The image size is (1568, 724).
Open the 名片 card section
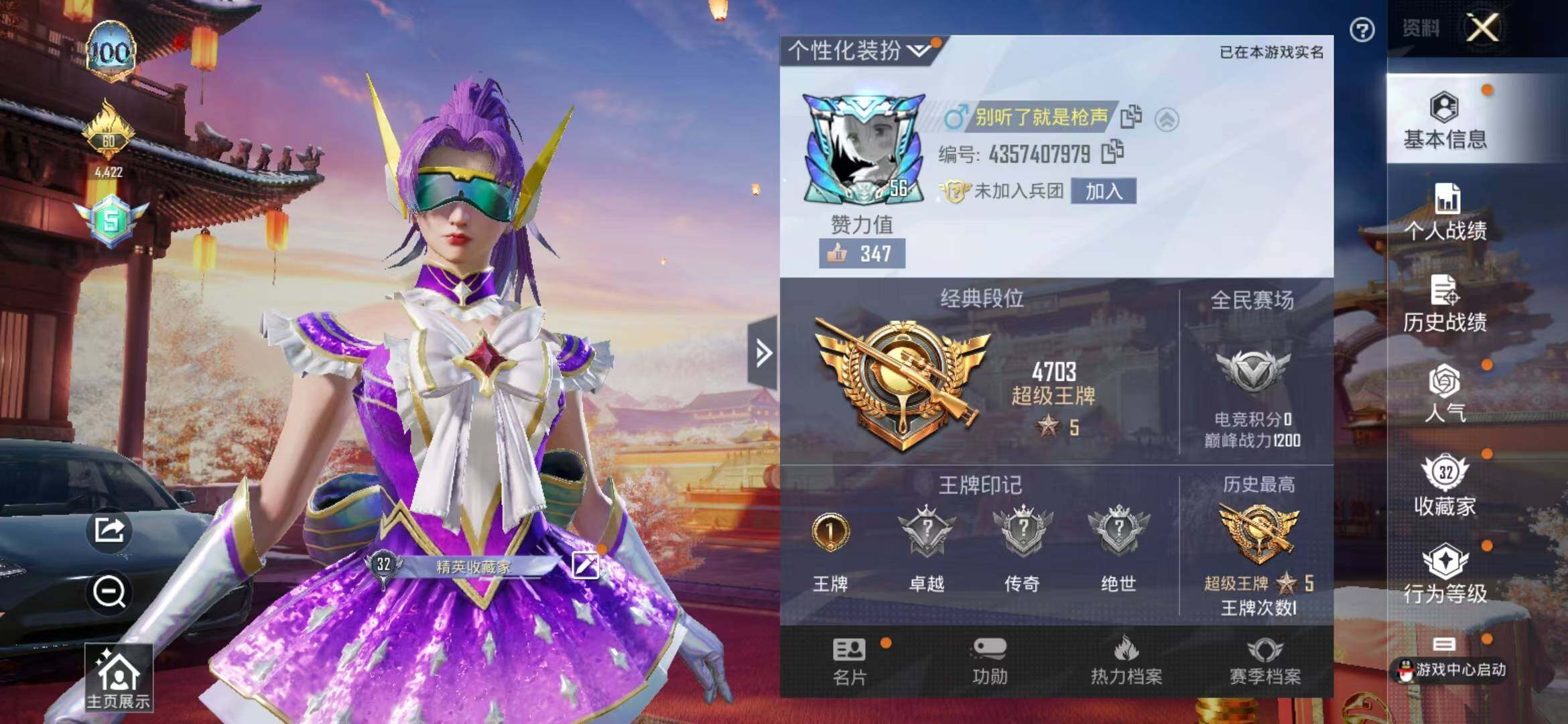point(850,662)
